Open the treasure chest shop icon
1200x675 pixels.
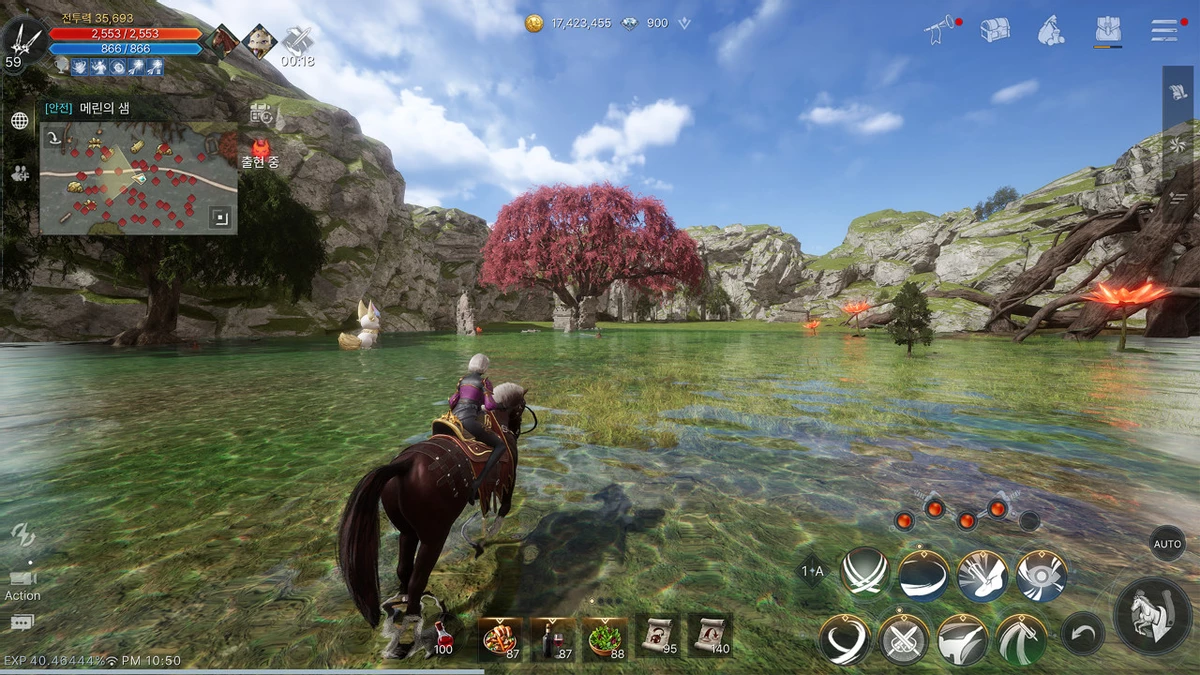point(994,30)
